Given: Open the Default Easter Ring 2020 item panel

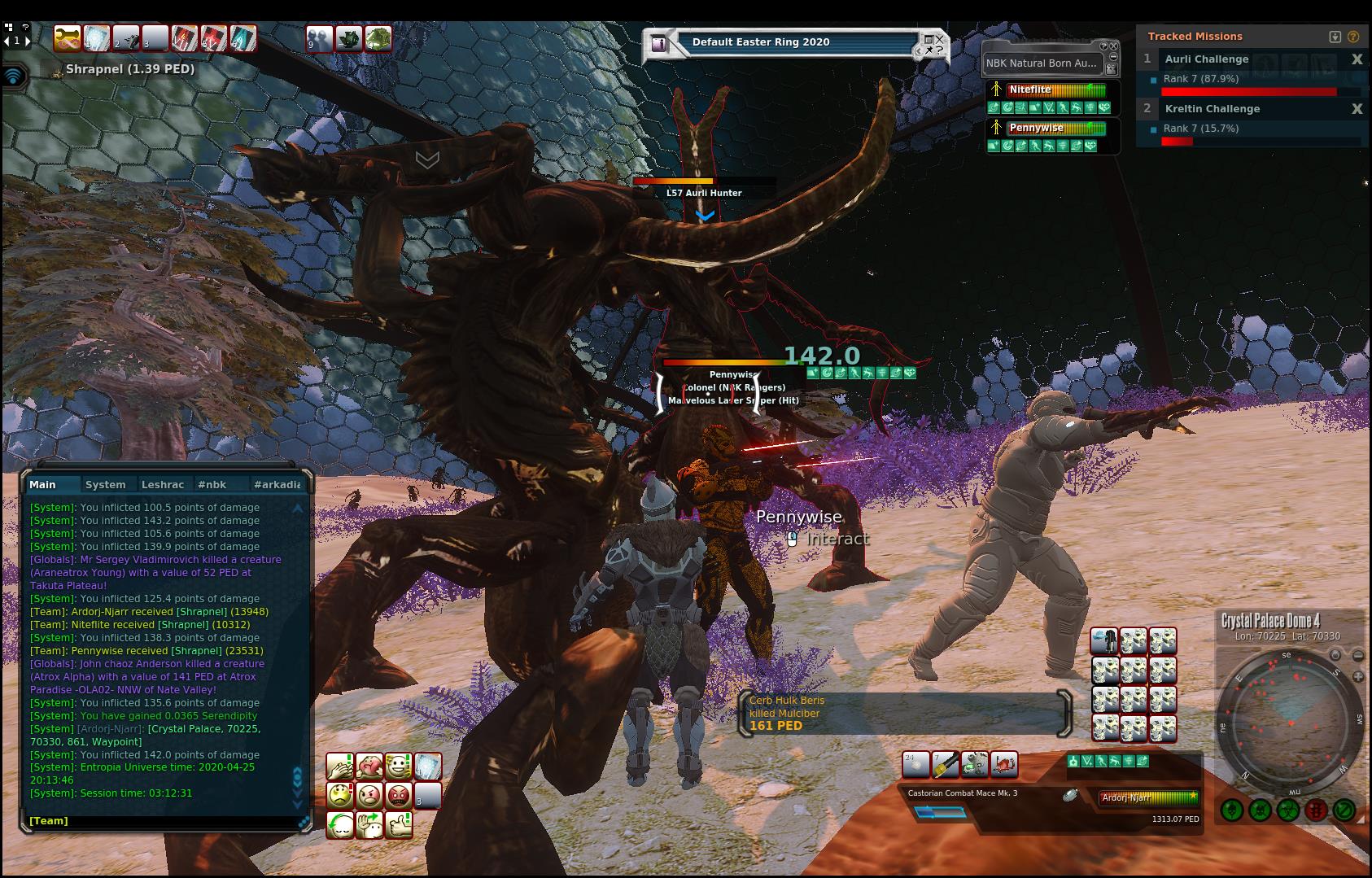Looking at the screenshot, I should tap(760, 42).
